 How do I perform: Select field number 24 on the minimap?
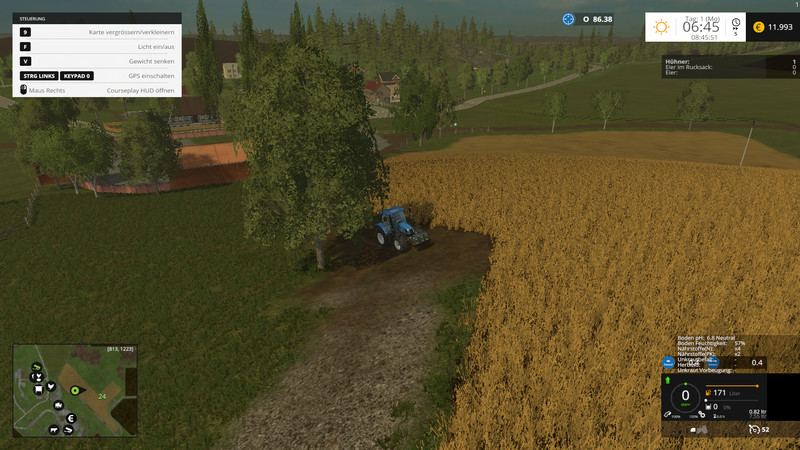point(102,396)
